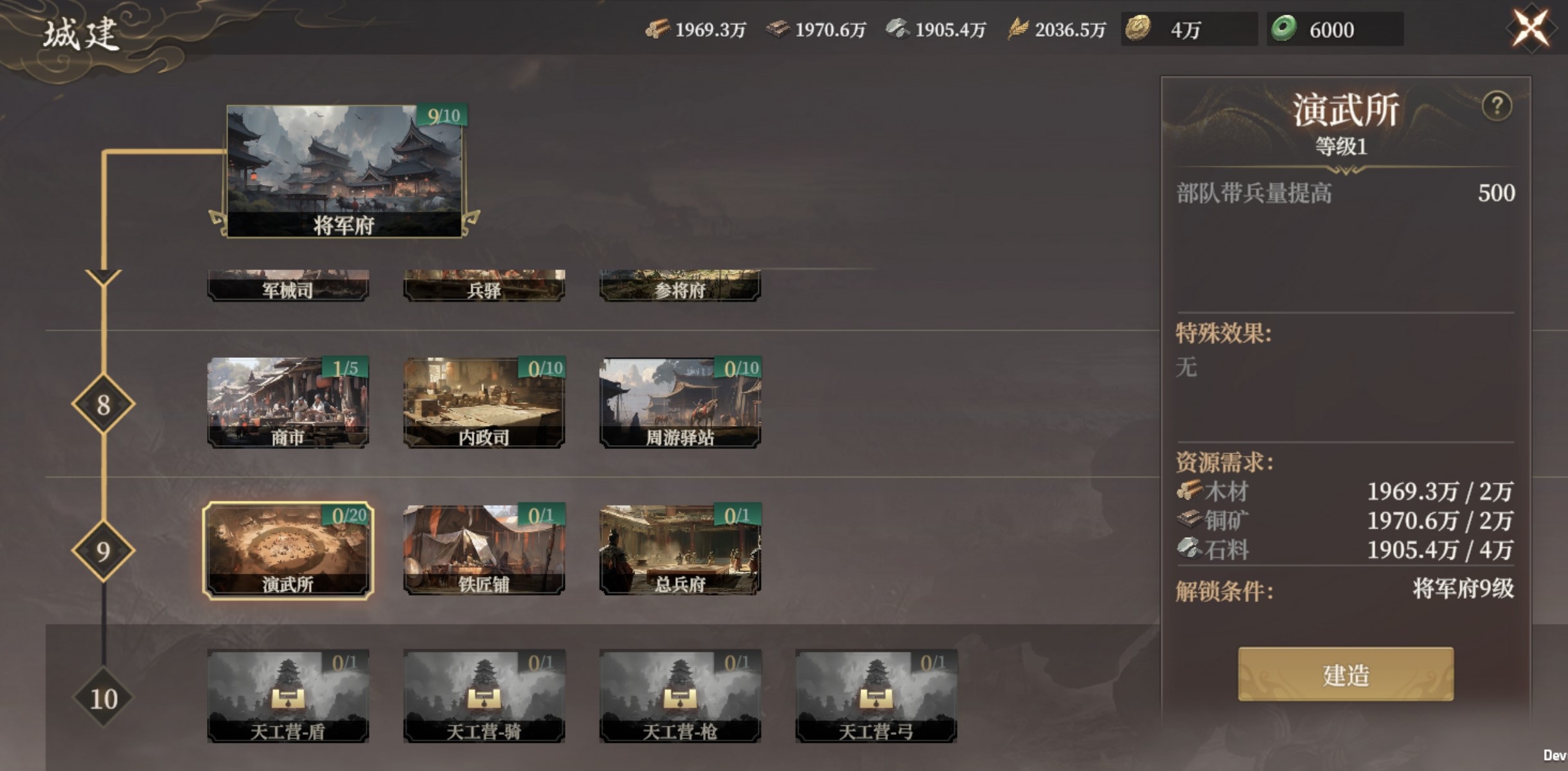Select the 兵驿 building
This screenshot has width=1568, height=771.
pos(484,286)
